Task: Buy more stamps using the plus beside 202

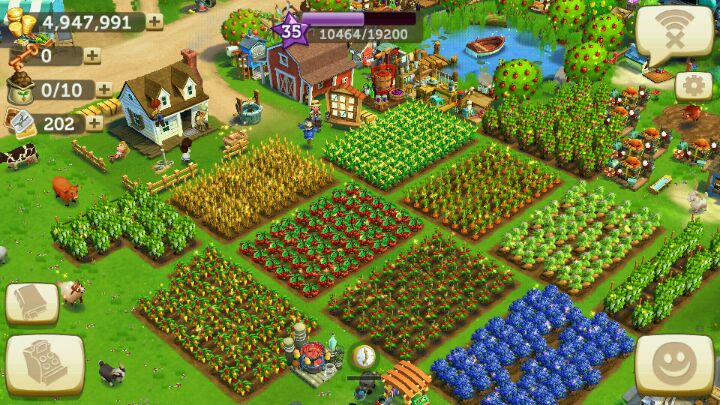Action: (x=95, y=123)
